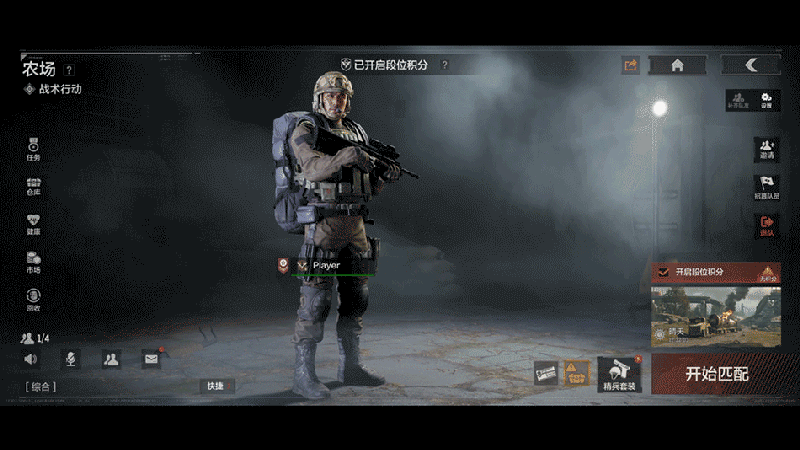800x450 pixels.
Task: Go back using the arrow button
Action: pos(751,65)
